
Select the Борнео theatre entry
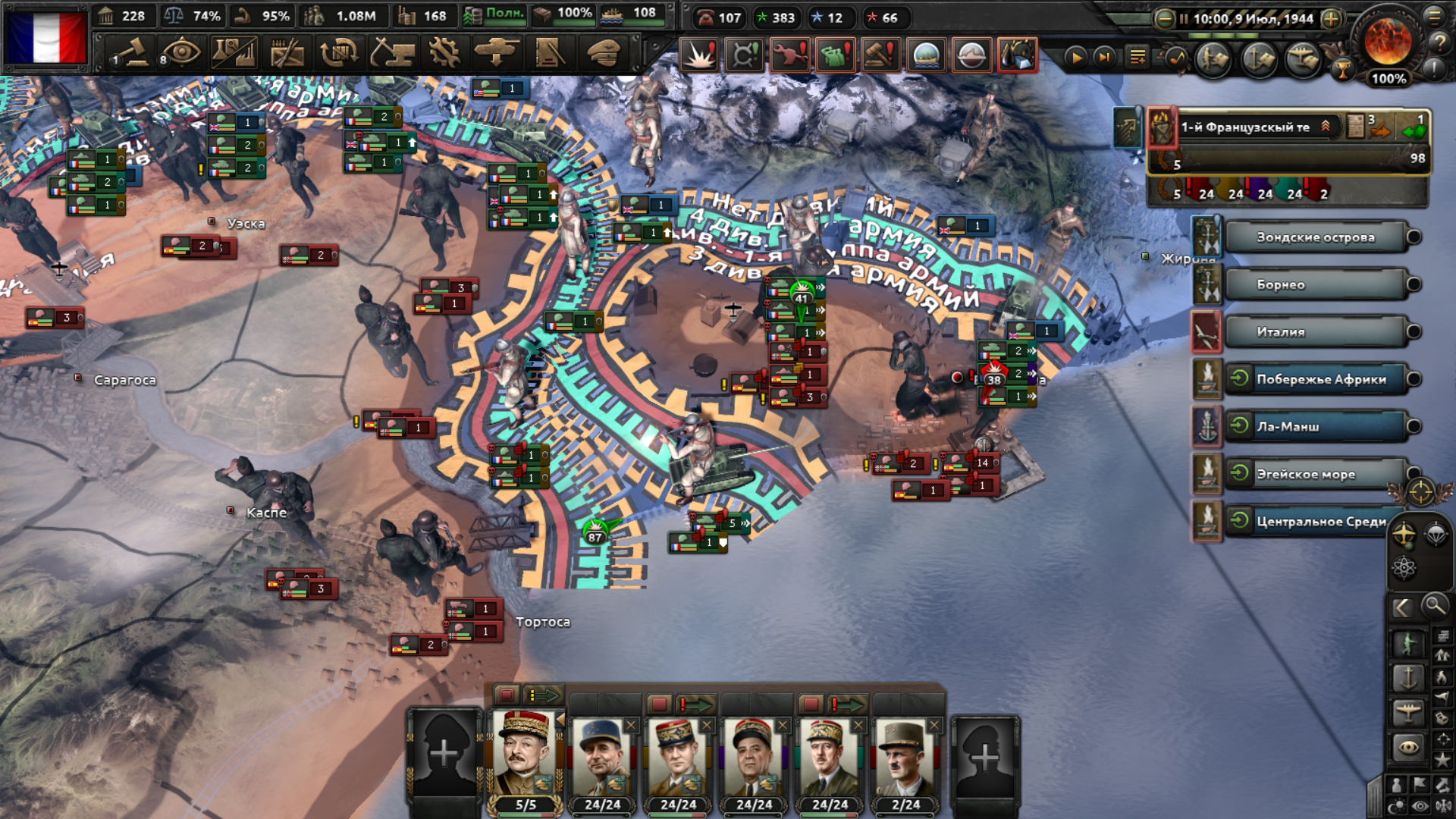coord(1315,285)
